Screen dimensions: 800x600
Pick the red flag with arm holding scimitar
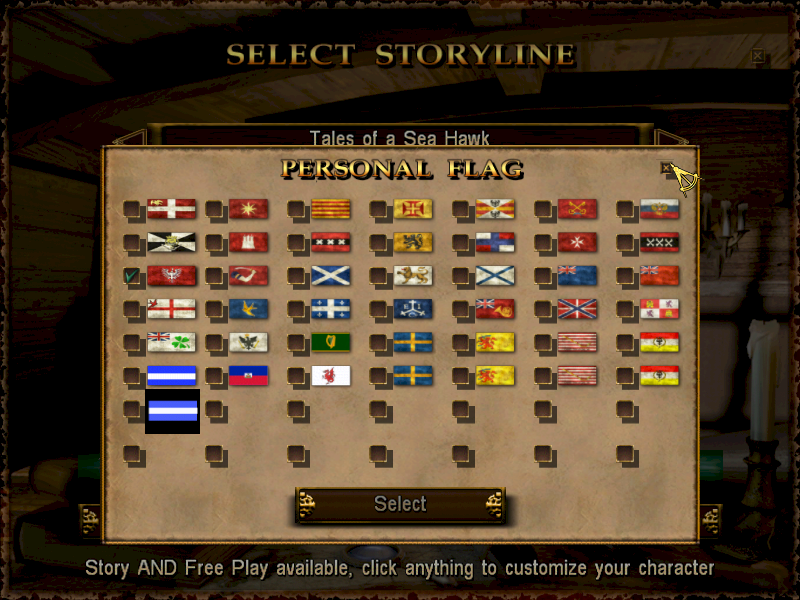pos(247,275)
